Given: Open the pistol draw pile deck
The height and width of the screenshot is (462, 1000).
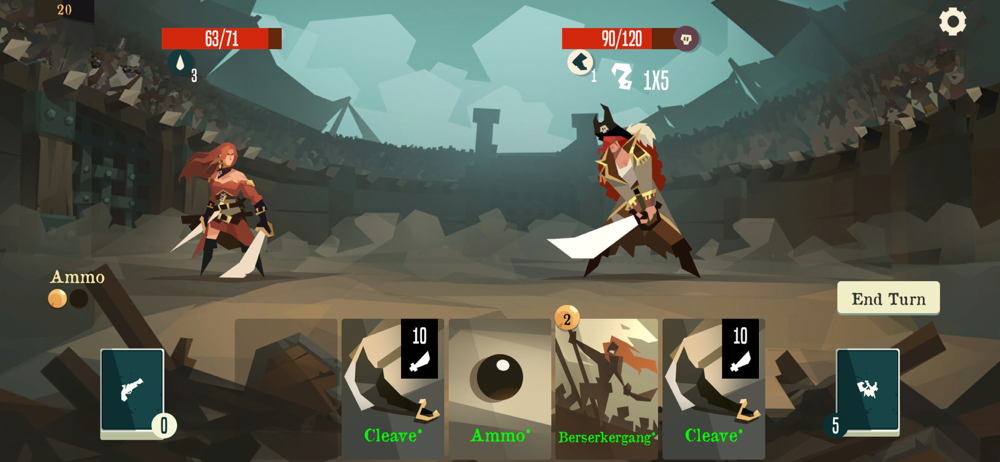Looking at the screenshot, I should pyautogui.click(x=132, y=392).
